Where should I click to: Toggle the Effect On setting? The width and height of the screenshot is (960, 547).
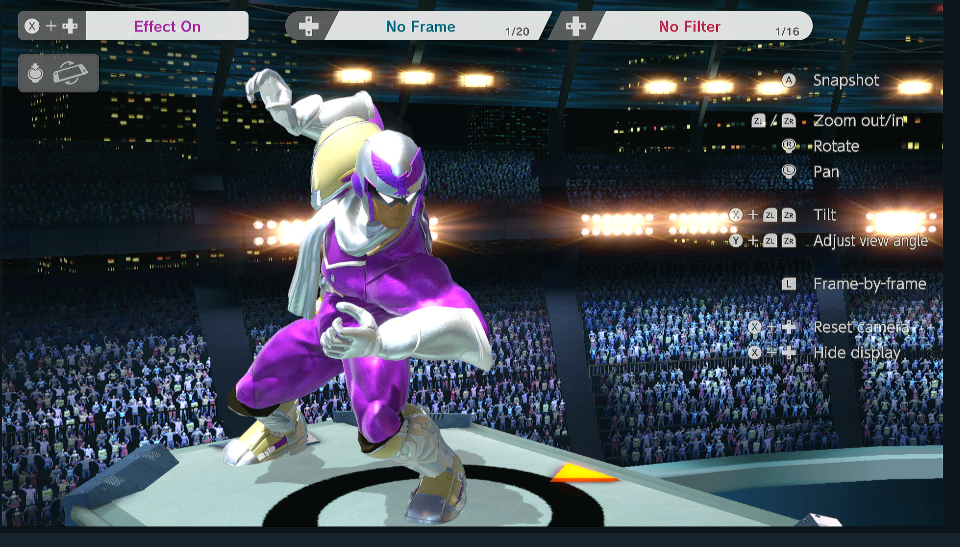pyautogui.click(x=167, y=26)
